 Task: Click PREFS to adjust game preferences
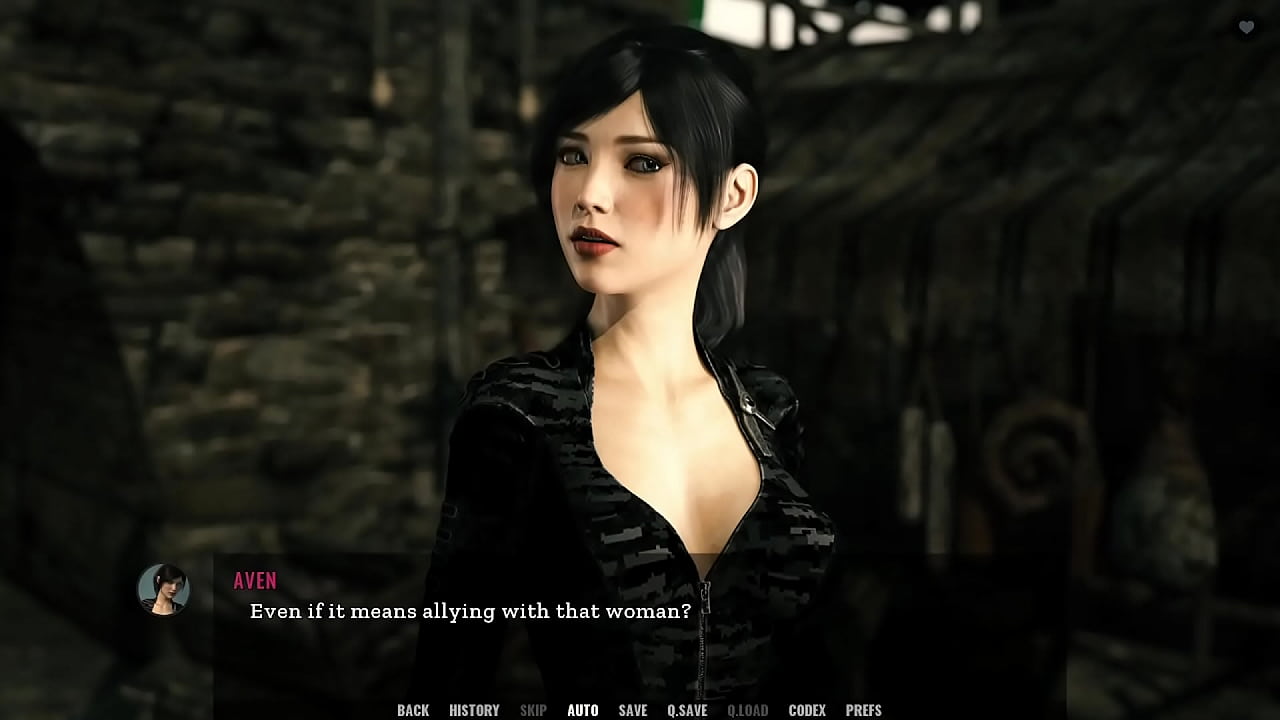pos(864,710)
